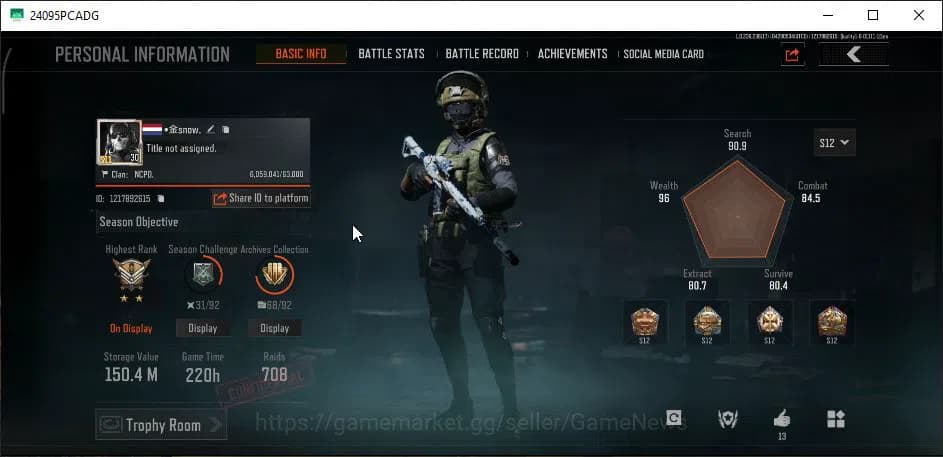This screenshot has height=457, width=943.
Task: Display the Archives Collection badge
Action: [274, 328]
